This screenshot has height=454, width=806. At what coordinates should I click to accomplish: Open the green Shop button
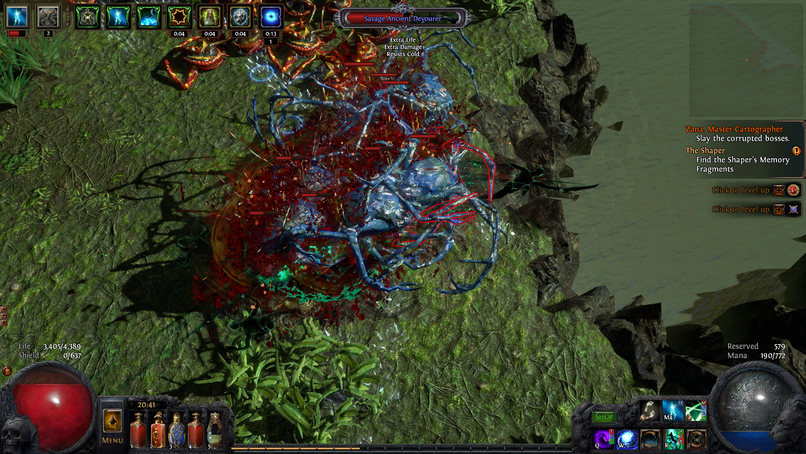click(604, 416)
